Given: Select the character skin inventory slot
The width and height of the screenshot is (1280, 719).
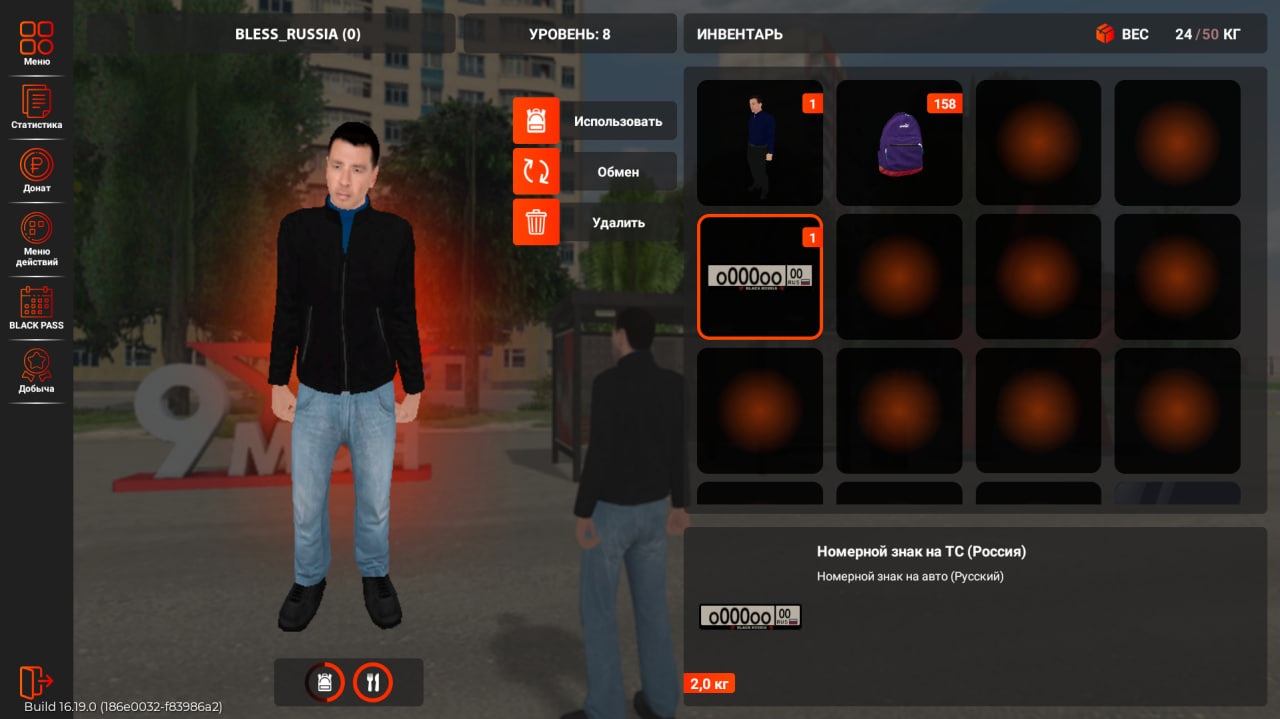Looking at the screenshot, I should pyautogui.click(x=759, y=143).
